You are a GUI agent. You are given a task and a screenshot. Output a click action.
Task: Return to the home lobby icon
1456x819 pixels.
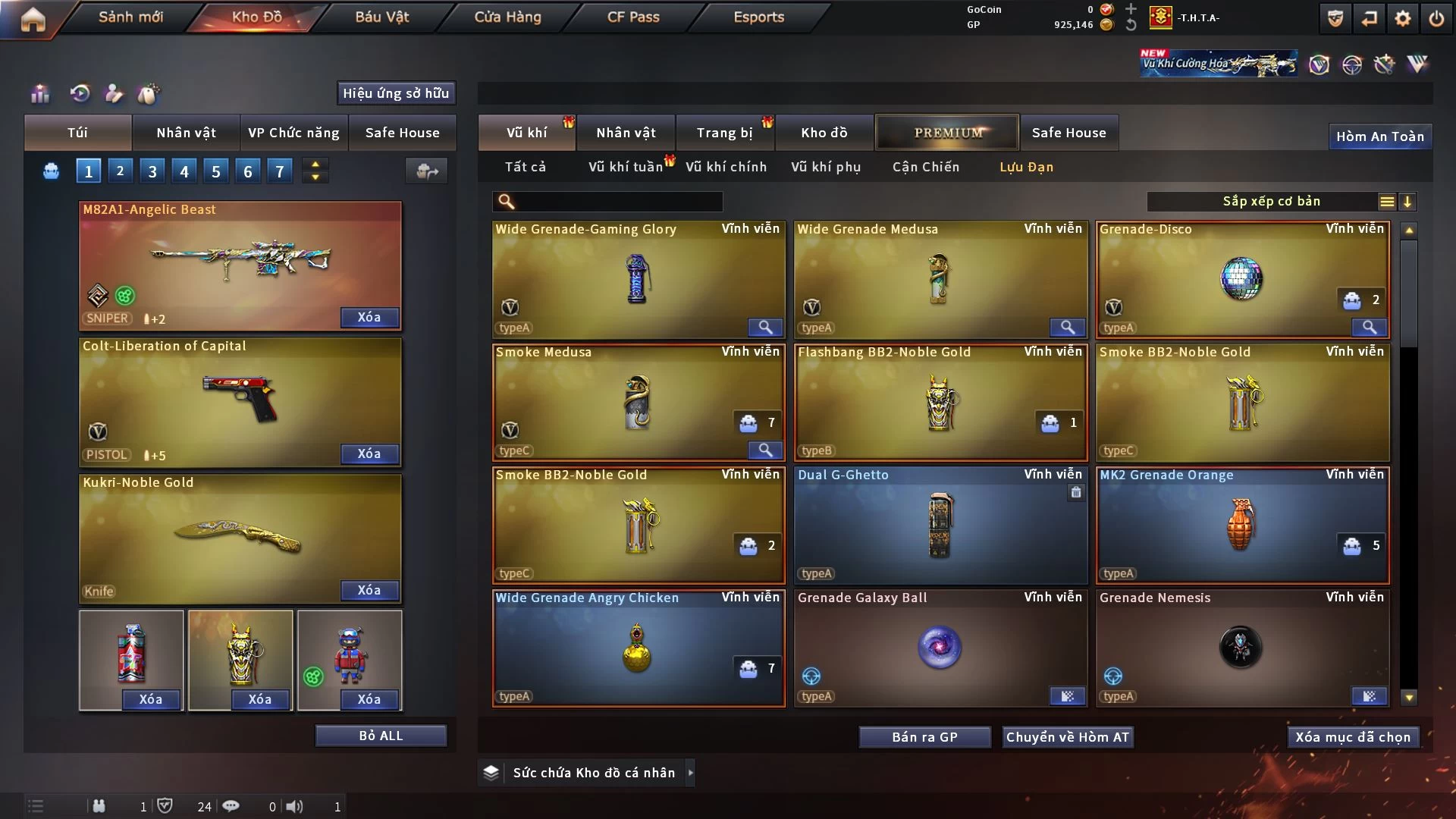tap(33, 18)
